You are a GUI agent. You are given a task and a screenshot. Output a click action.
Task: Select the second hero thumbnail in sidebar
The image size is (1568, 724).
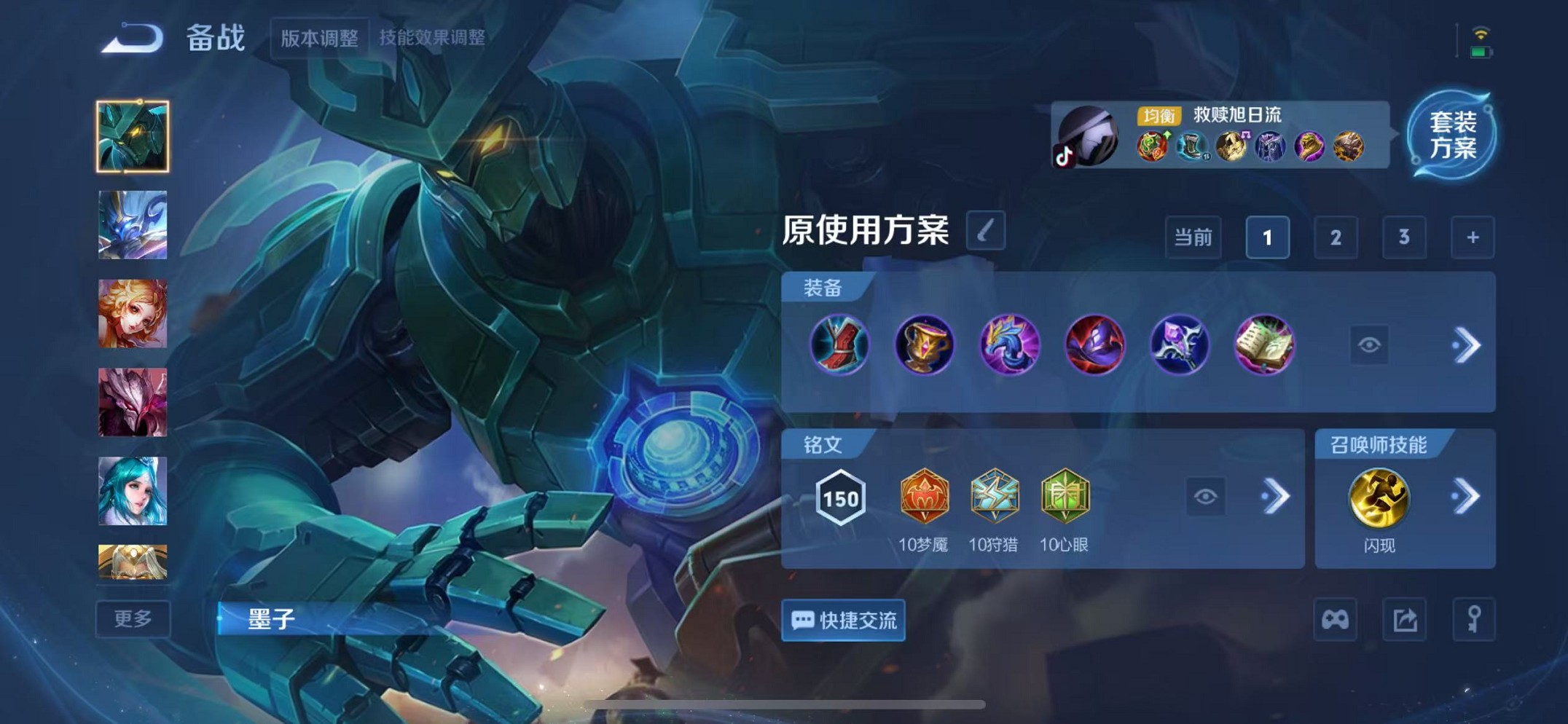pyautogui.click(x=133, y=226)
